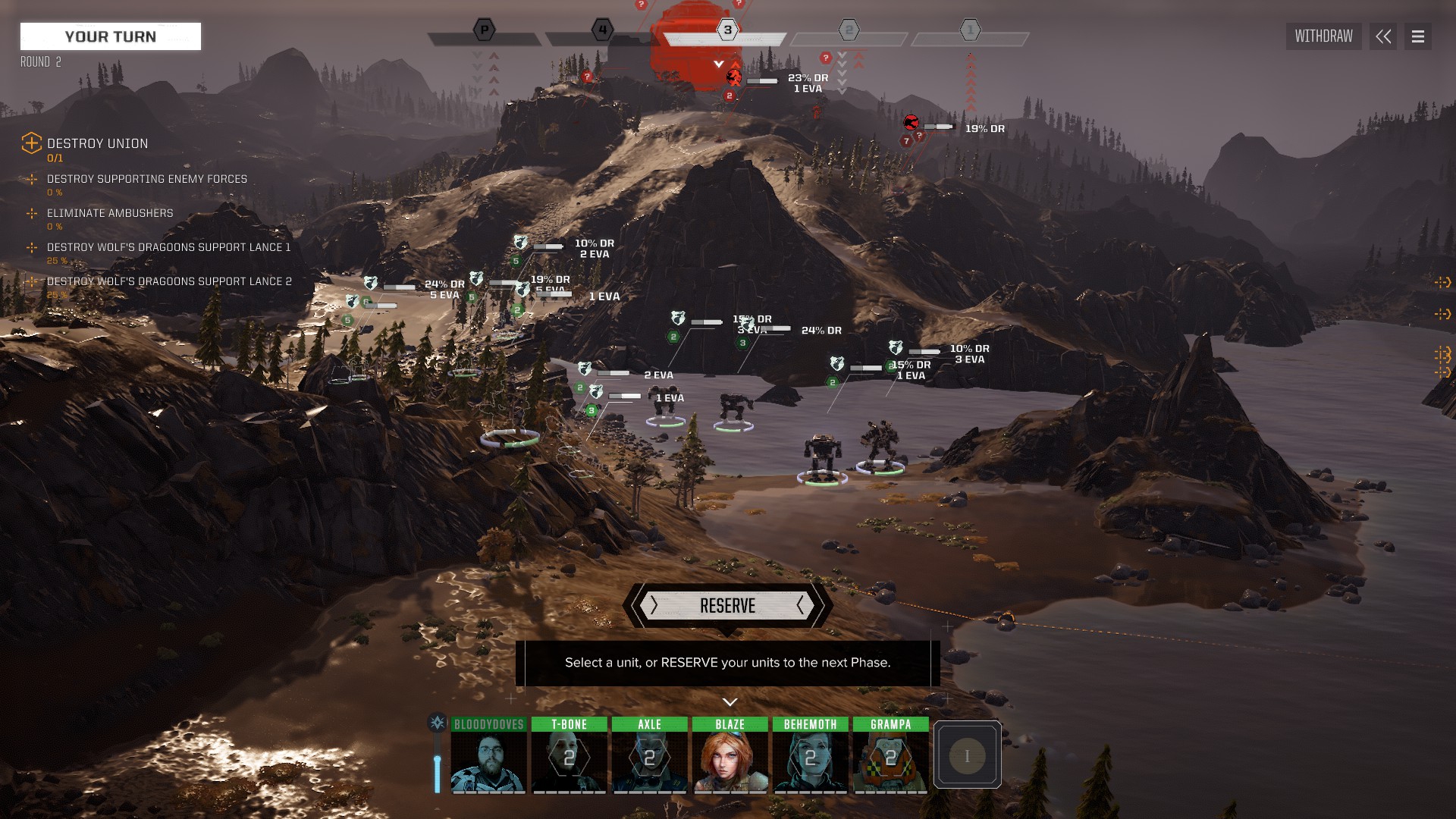Select the phase 4 initiative marker
This screenshot has height=819, width=1456.
[x=602, y=30]
